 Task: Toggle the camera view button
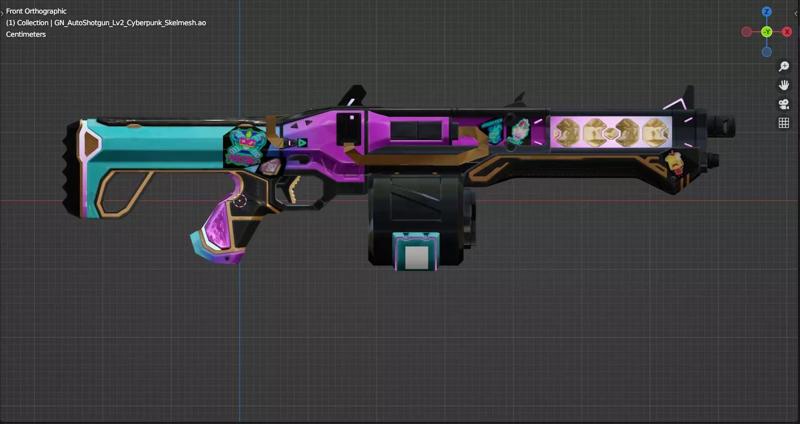pos(784,104)
